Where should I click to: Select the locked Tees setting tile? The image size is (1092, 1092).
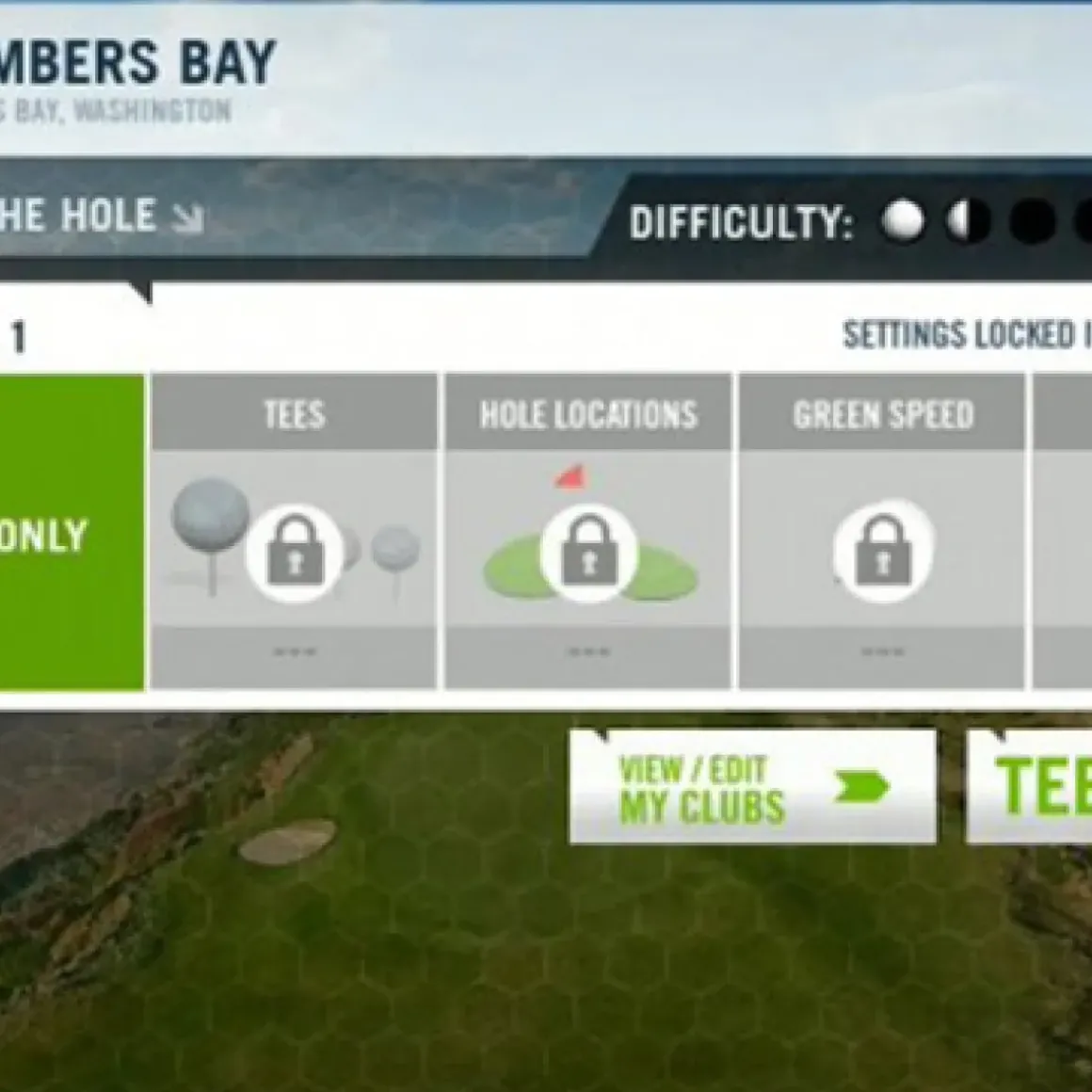[294, 532]
